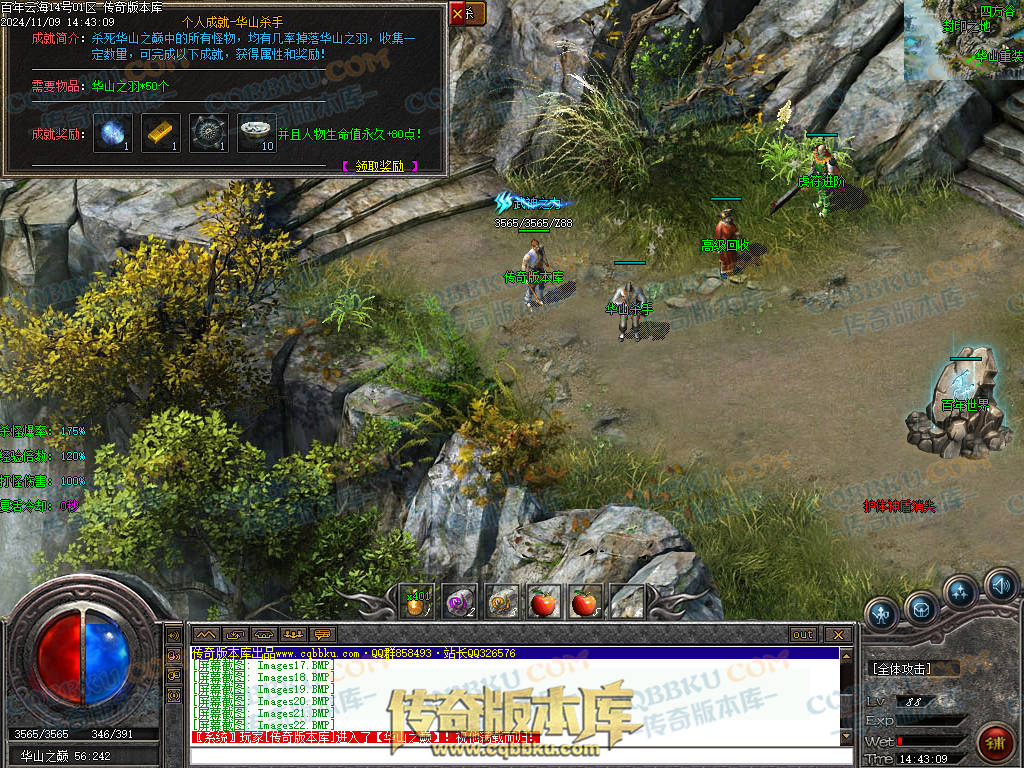Open the bag inventory button
This screenshot has width=1024, height=768.
(x=921, y=607)
